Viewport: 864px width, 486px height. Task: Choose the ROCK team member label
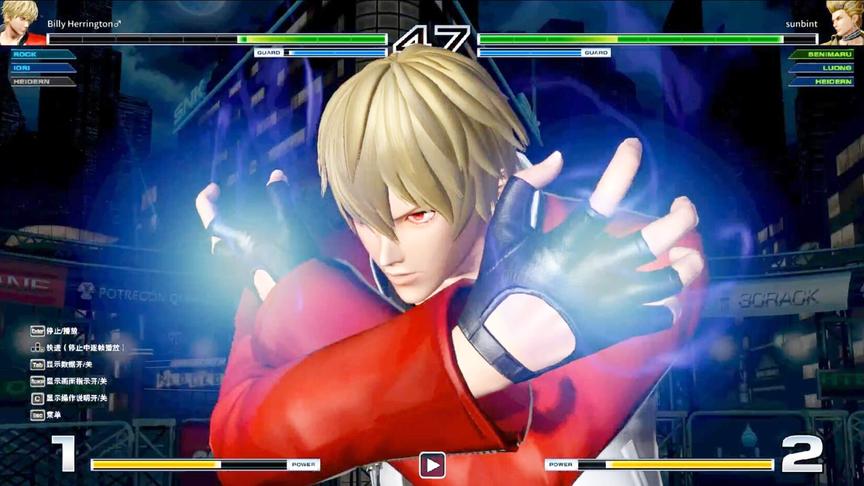click(27, 54)
